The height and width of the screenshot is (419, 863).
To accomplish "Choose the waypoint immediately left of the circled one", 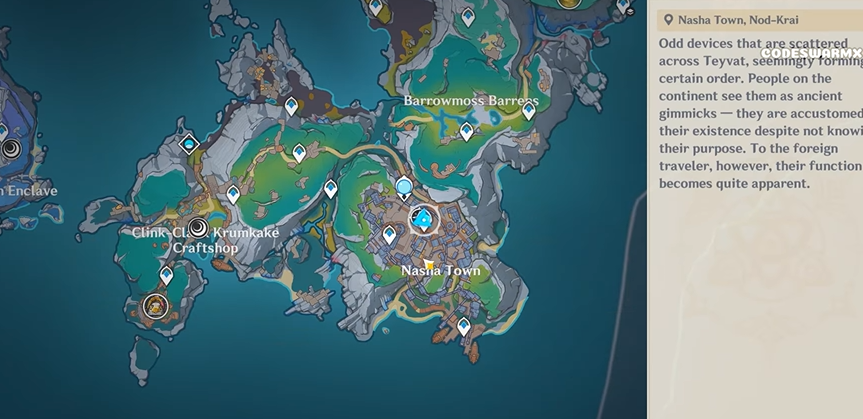I will [x=389, y=234].
